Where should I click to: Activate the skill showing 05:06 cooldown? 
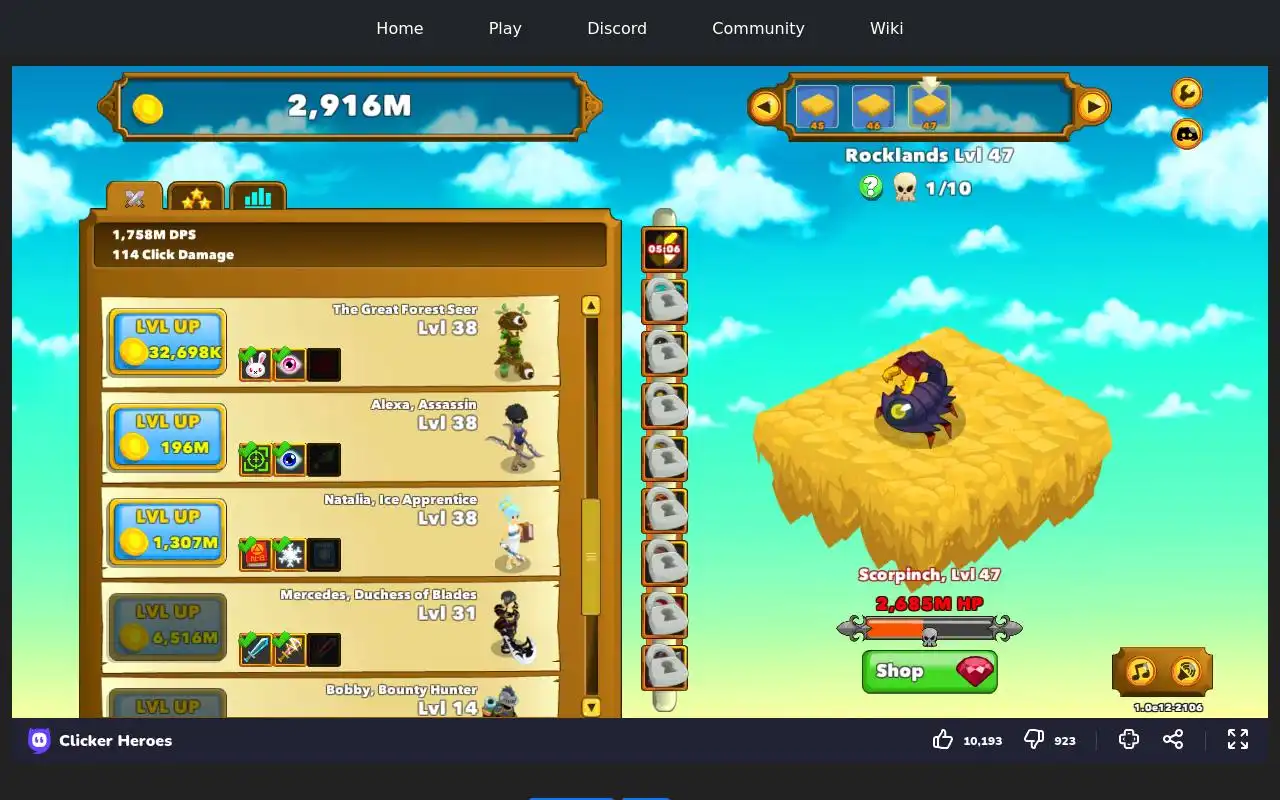point(664,249)
